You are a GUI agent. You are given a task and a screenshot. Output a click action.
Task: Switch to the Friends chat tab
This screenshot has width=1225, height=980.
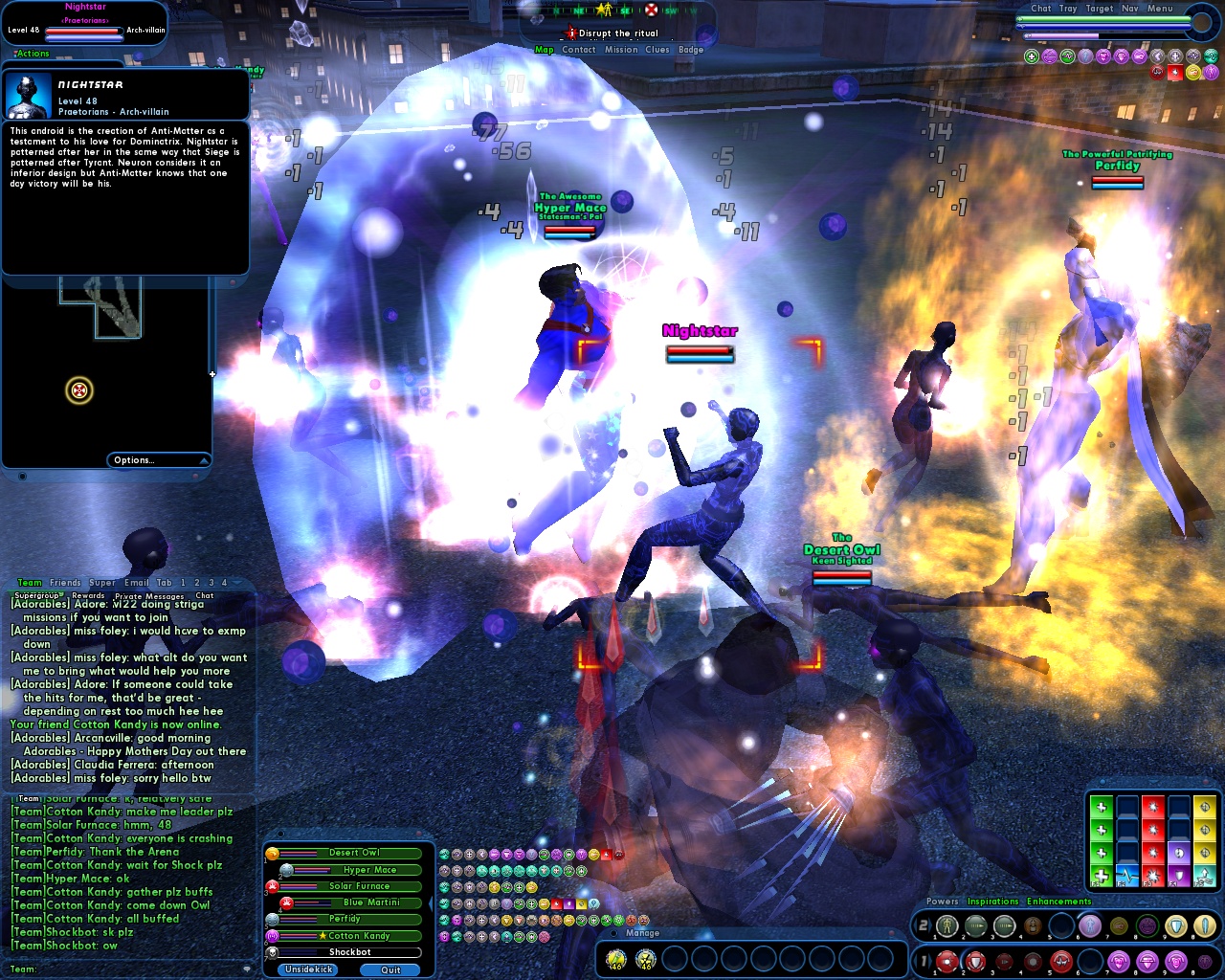click(65, 582)
